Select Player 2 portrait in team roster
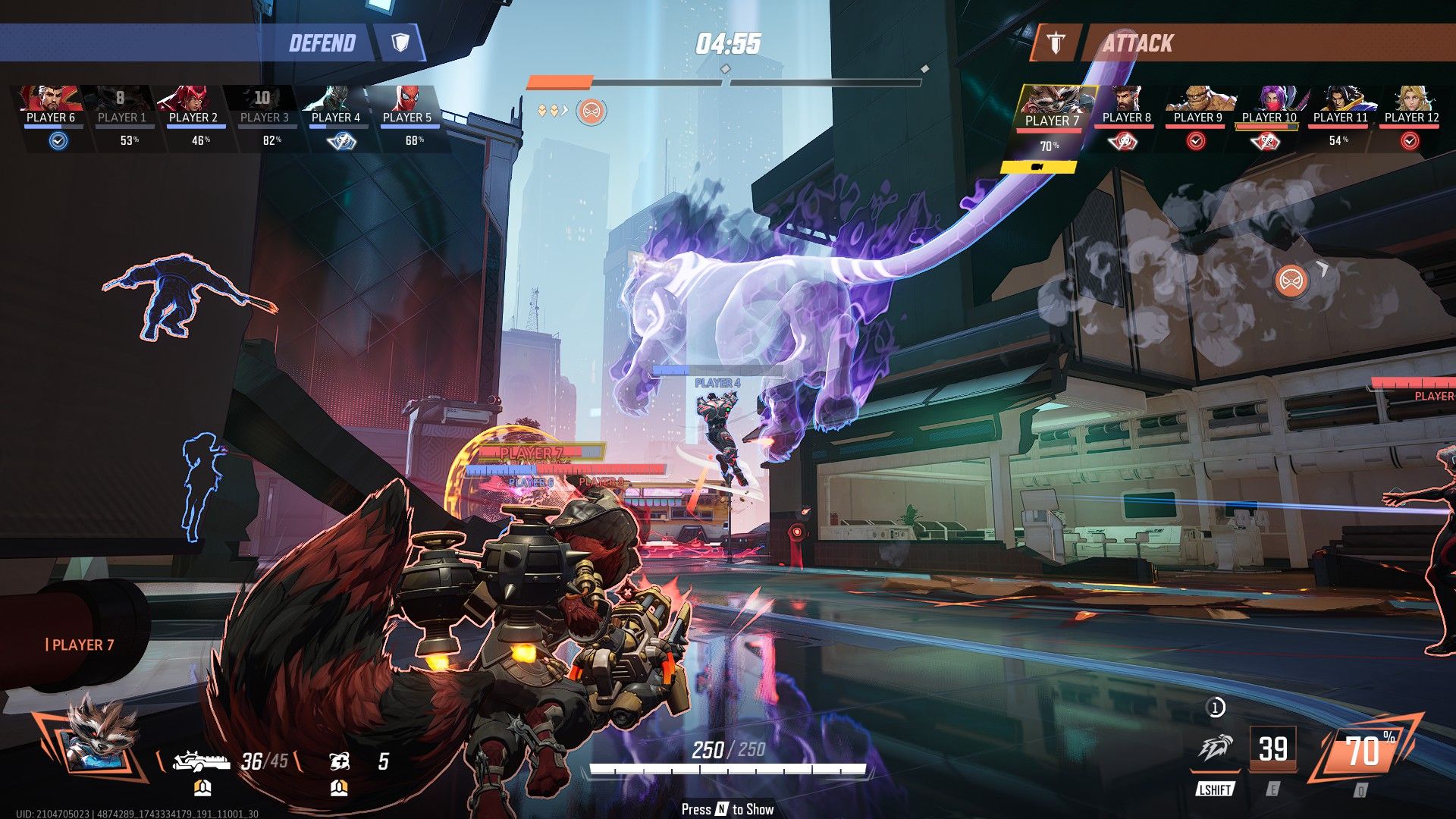Screen dimensions: 1456x819 coord(193,99)
